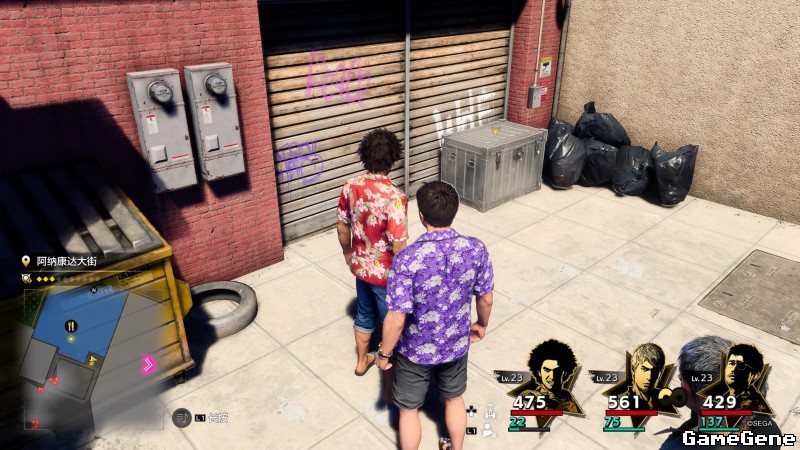Click the restaurant fork-and-knife map marker
800x450 pixels.
coord(71,326)
